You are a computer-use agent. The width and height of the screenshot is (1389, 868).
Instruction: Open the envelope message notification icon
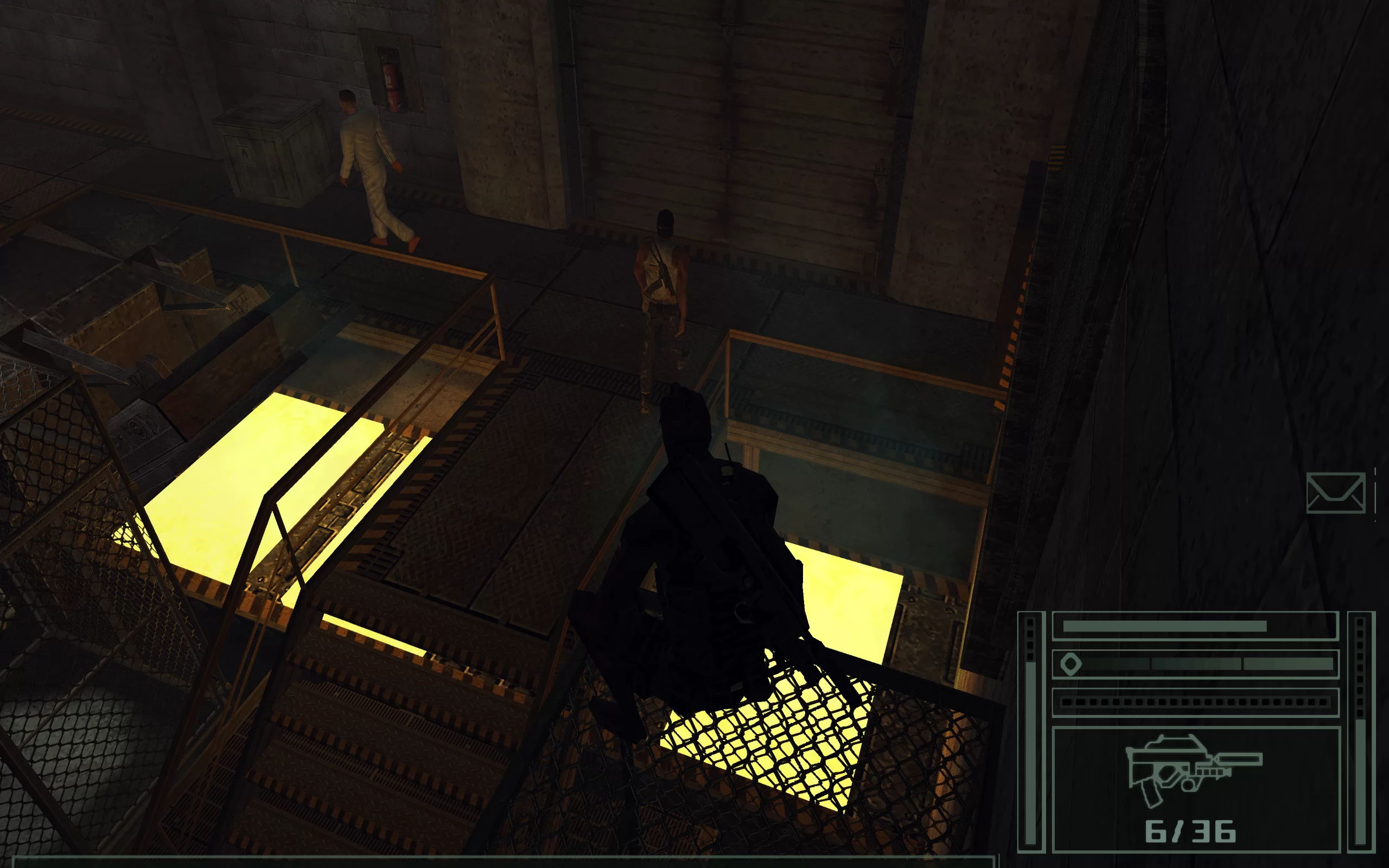click(x=1335, y=493)
